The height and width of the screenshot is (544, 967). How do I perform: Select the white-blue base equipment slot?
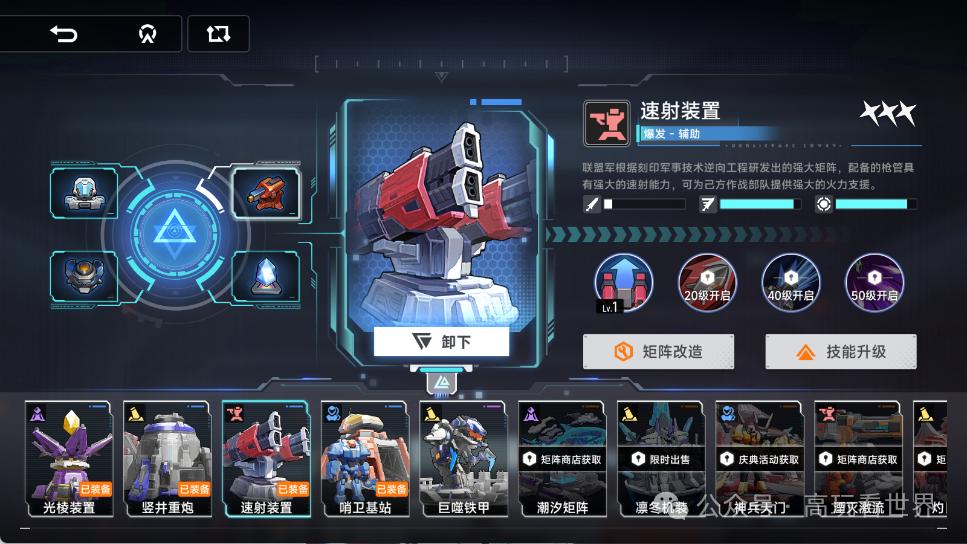[x=85, y=192]
